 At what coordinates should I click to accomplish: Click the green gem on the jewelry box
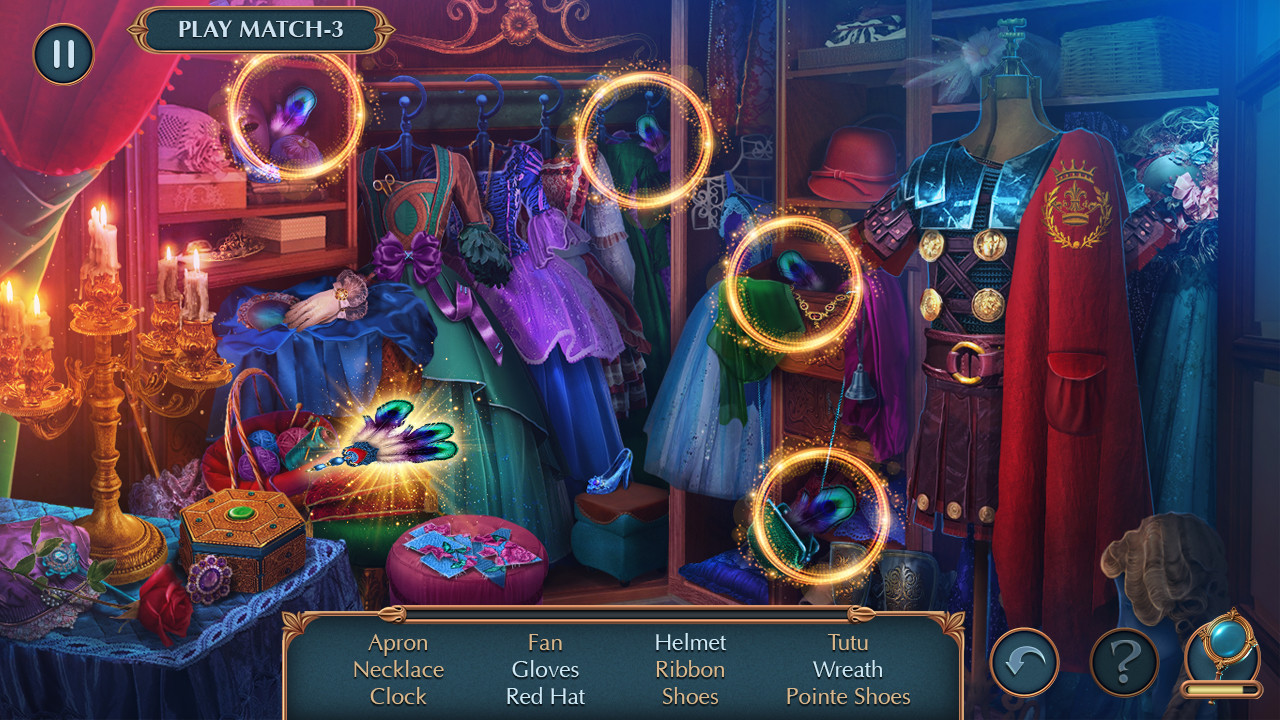(241, 511)
